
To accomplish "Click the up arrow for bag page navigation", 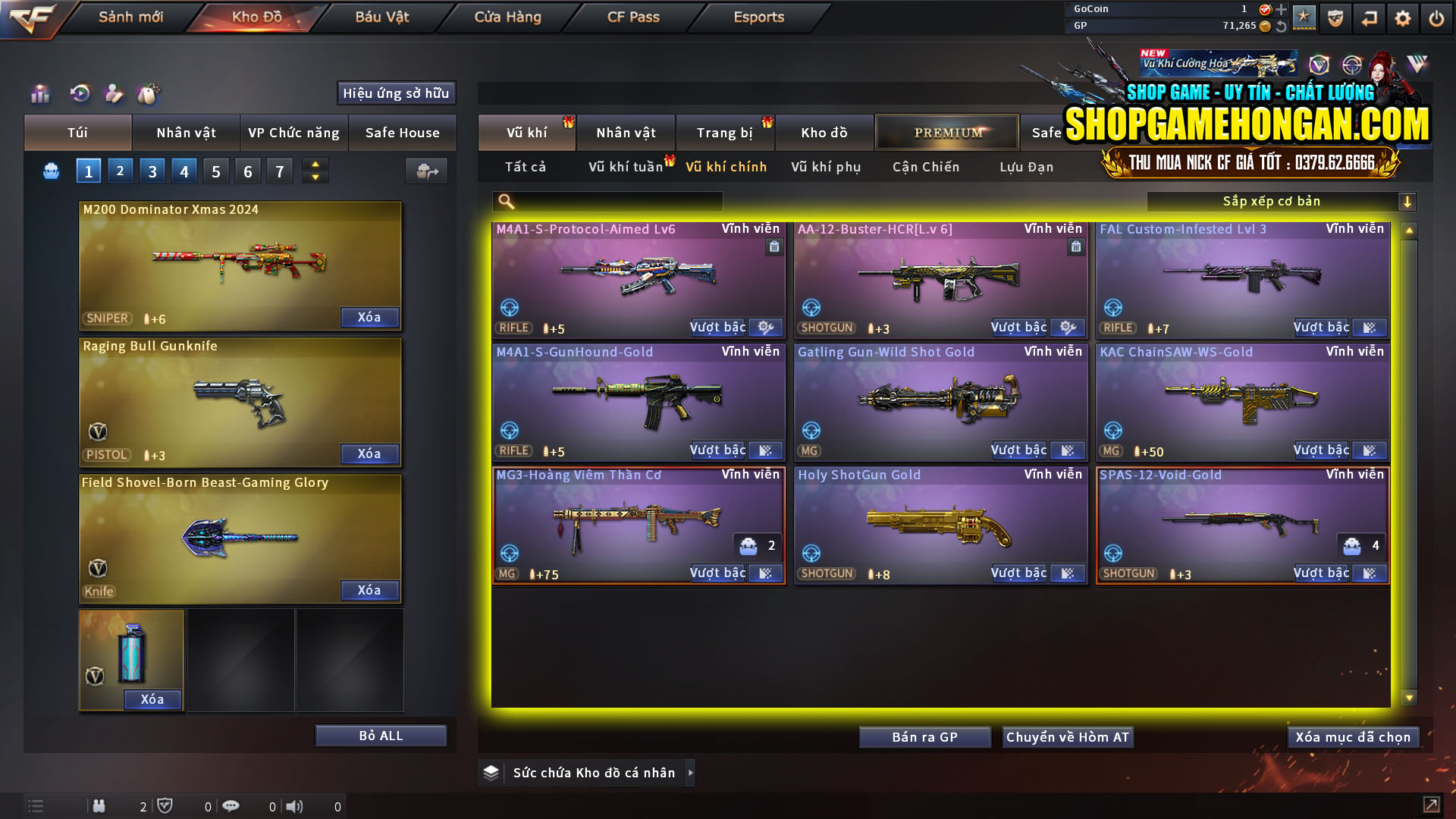I will pos(315,164).
